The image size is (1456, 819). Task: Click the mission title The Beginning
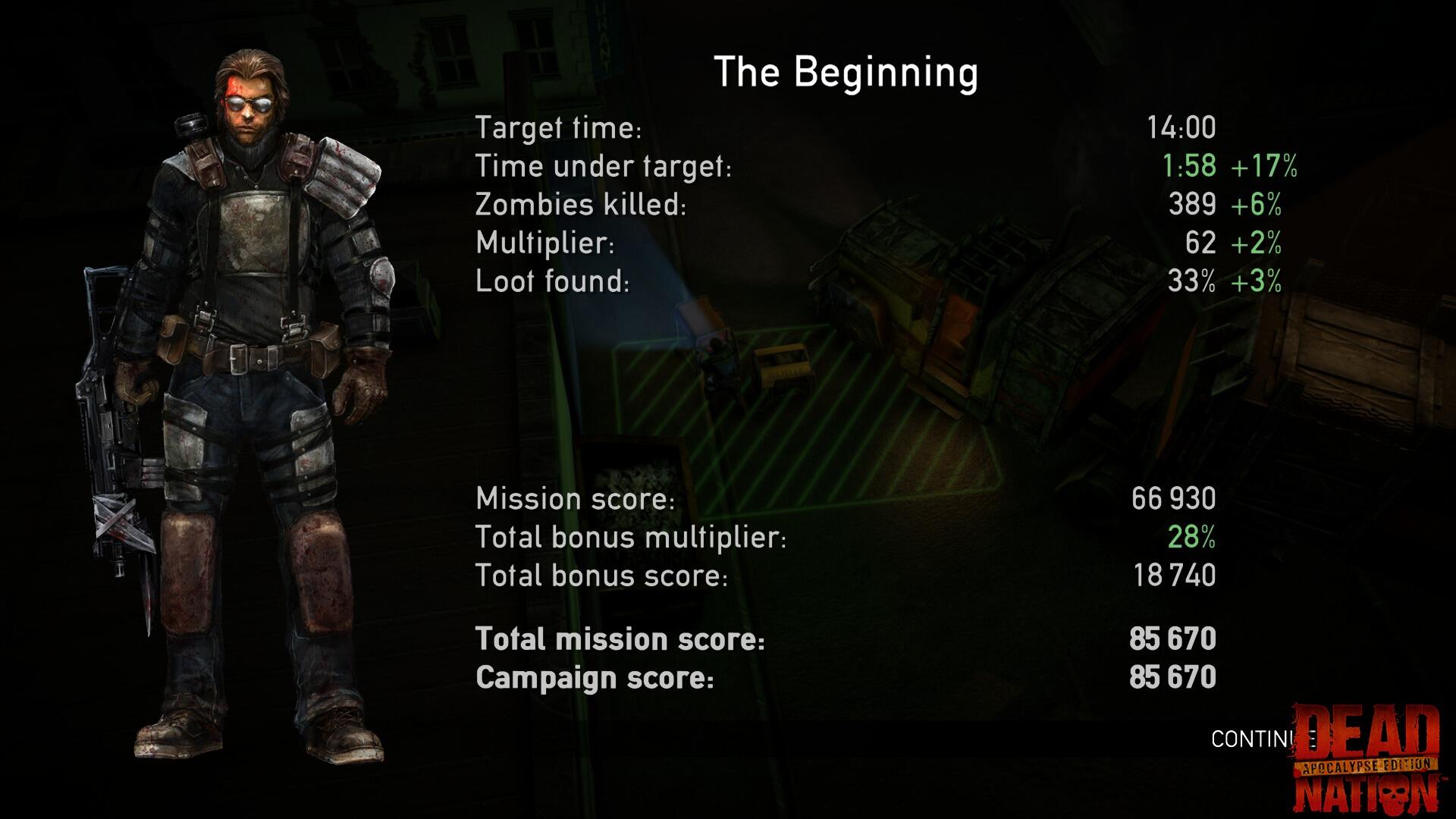click(x=846, y=72)
